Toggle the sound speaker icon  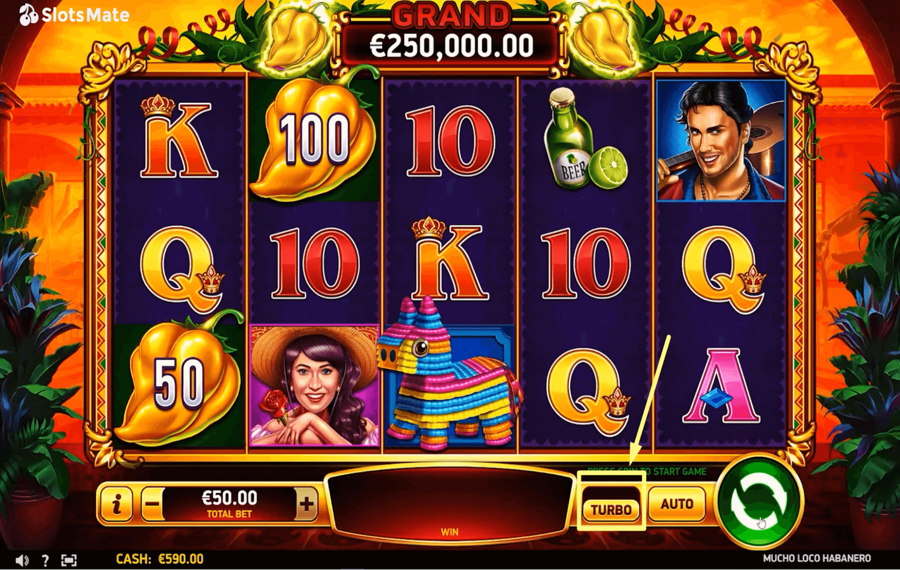(x=22, y=560)
